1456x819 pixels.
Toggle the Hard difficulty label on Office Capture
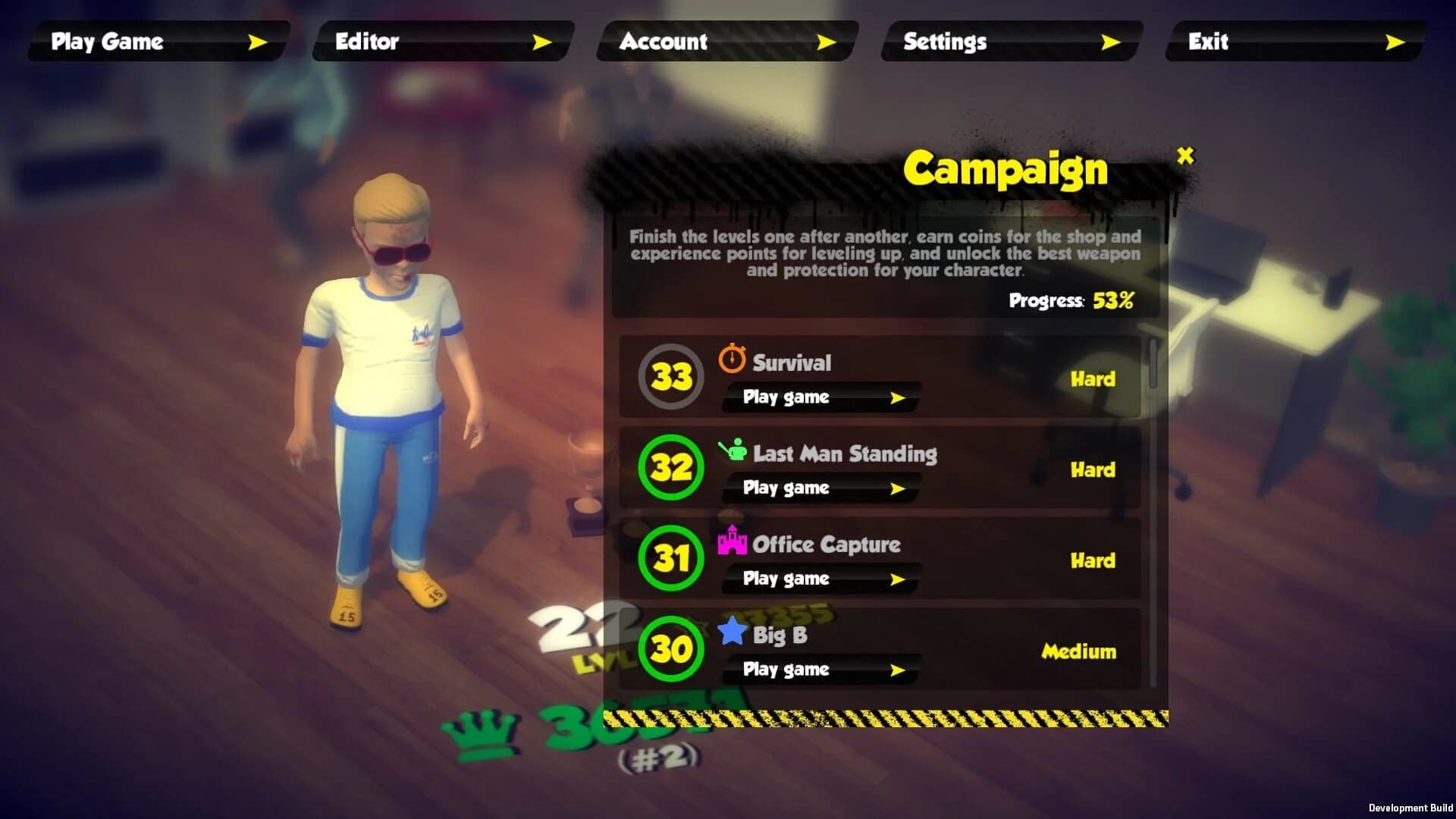click(1093, 560)
